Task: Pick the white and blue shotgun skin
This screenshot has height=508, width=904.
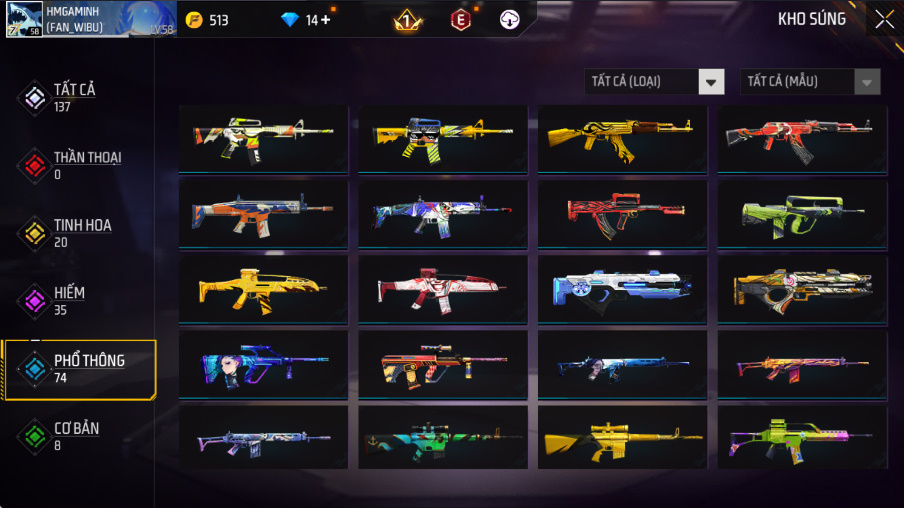Action: (622, 288)
